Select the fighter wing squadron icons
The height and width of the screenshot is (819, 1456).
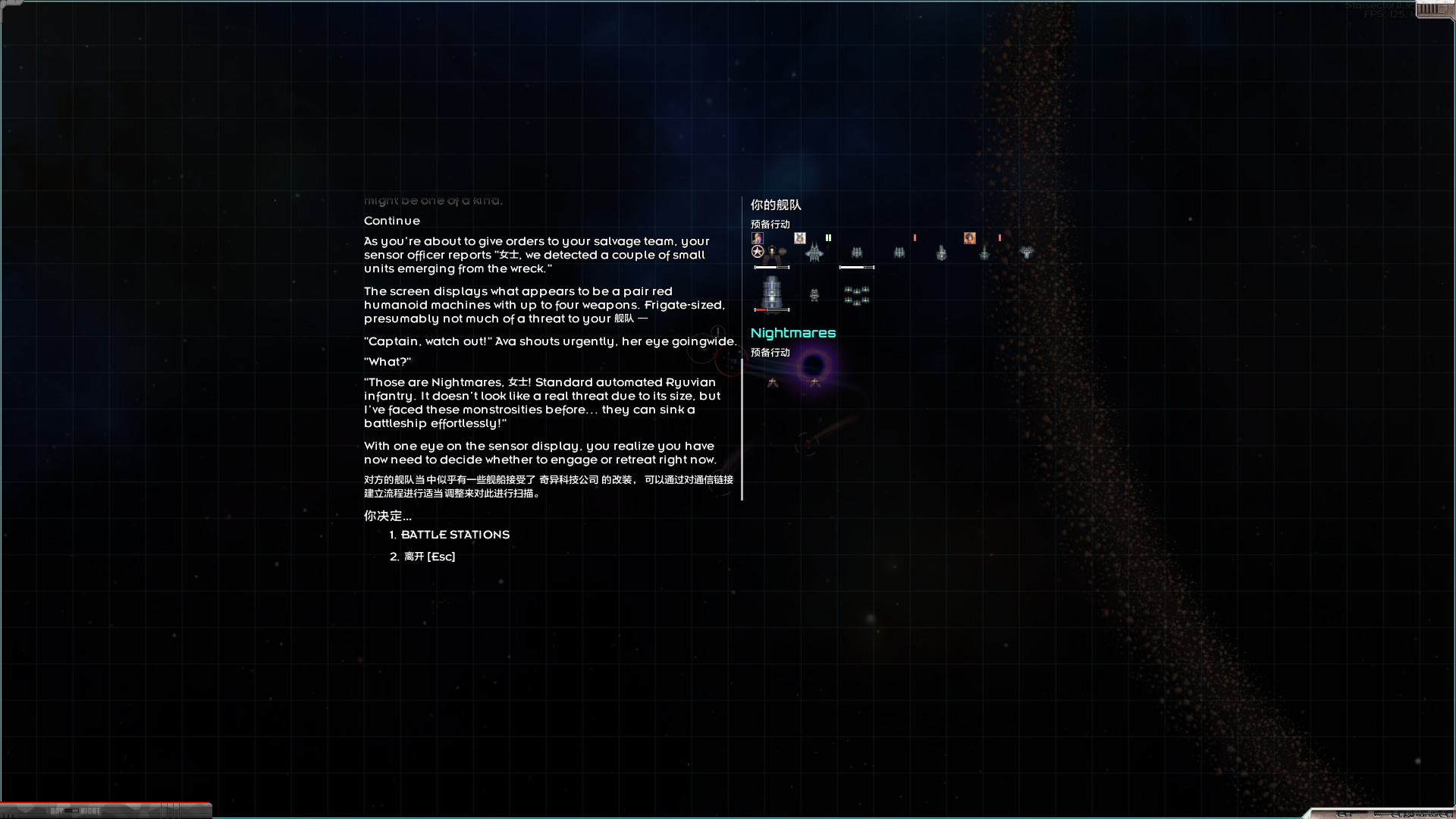tap(855, 296)
